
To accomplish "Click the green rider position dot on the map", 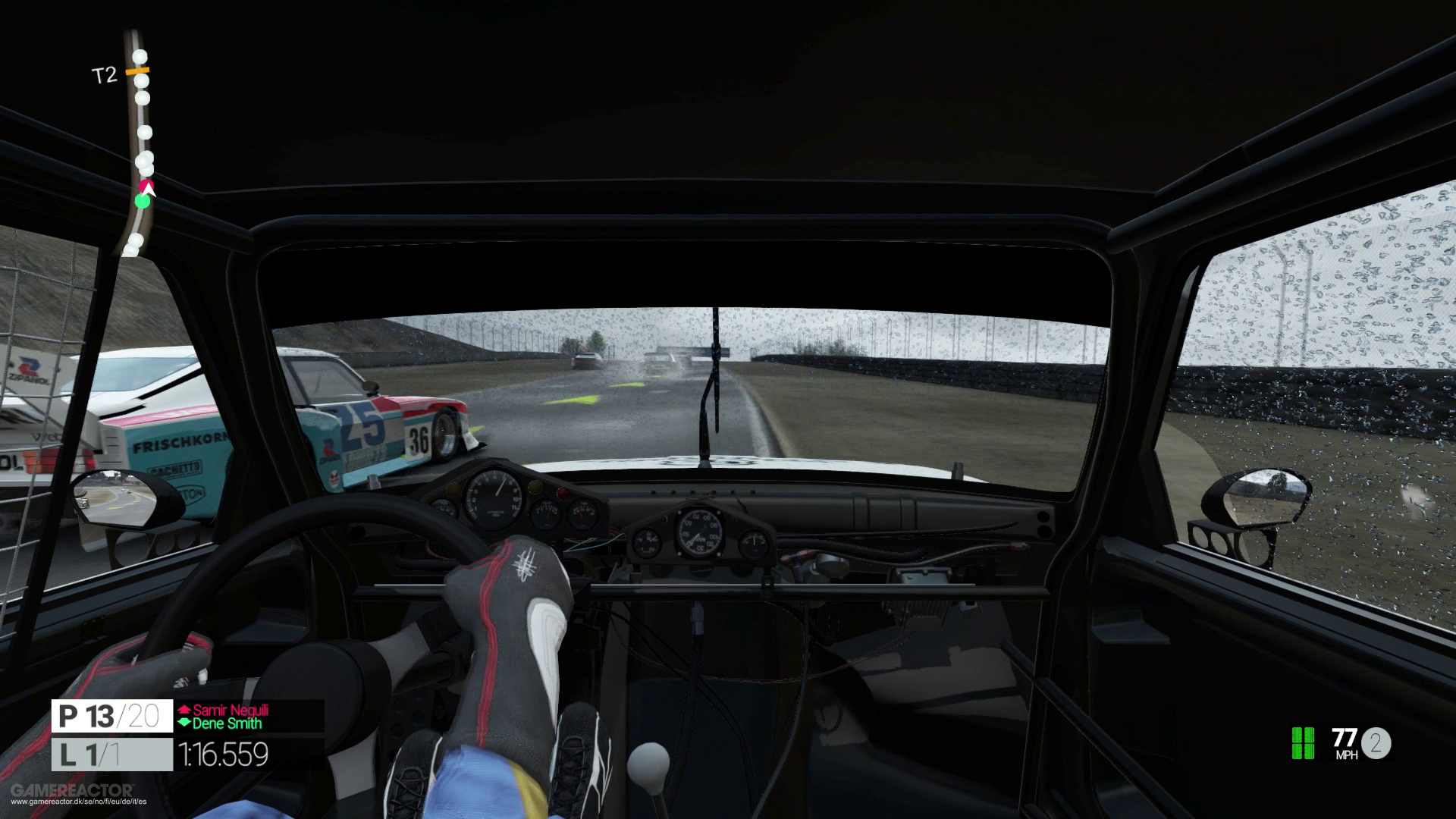I will point(143,203).
